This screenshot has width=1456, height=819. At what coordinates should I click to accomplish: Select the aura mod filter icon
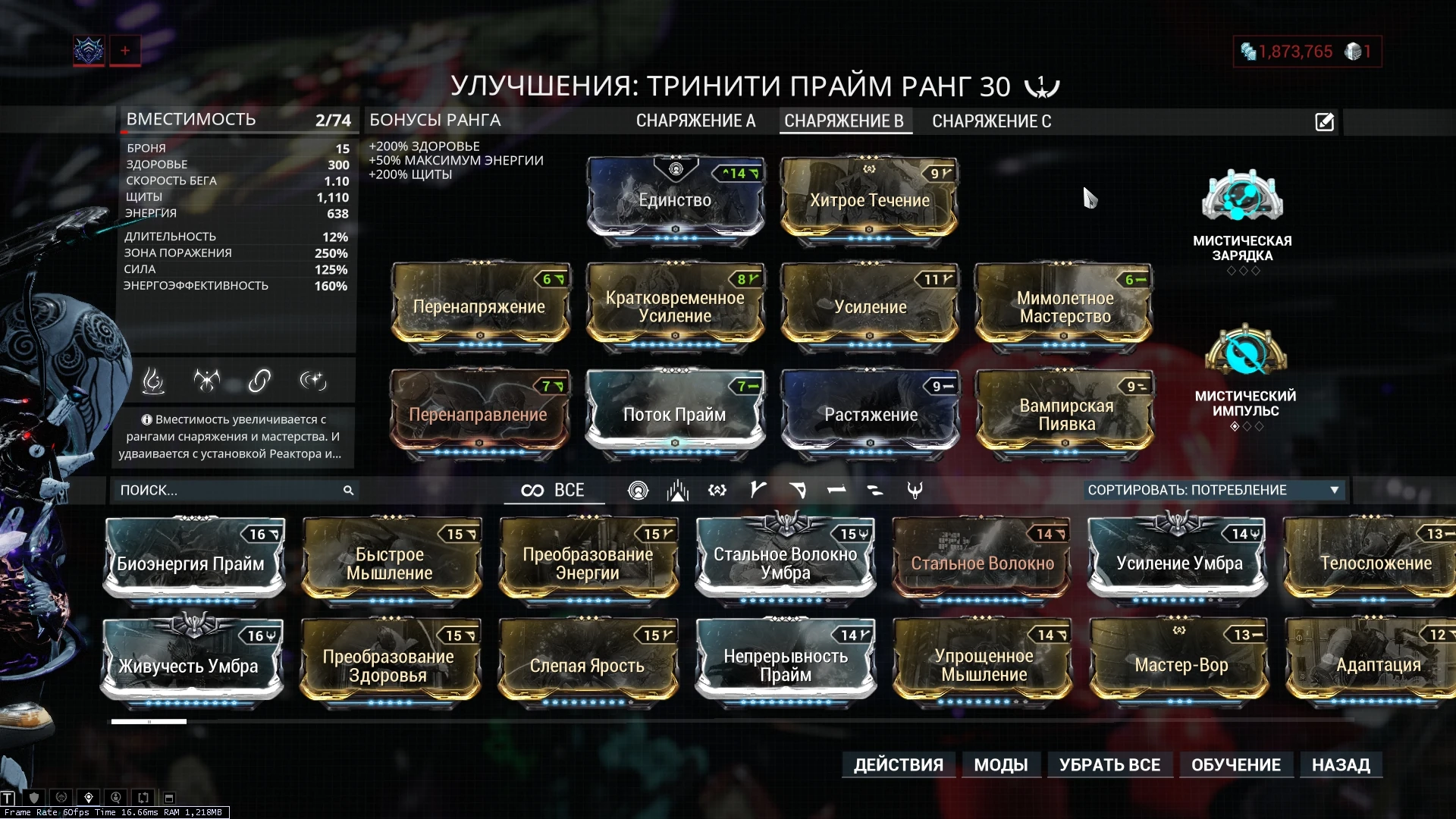click(639, 490)
